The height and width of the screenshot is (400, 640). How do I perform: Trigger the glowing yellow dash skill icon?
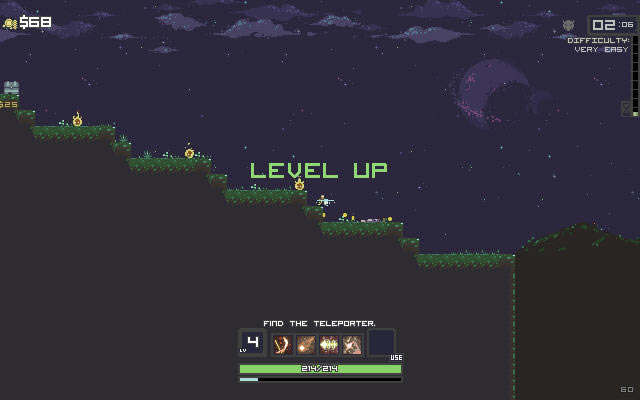coord(329,344)
